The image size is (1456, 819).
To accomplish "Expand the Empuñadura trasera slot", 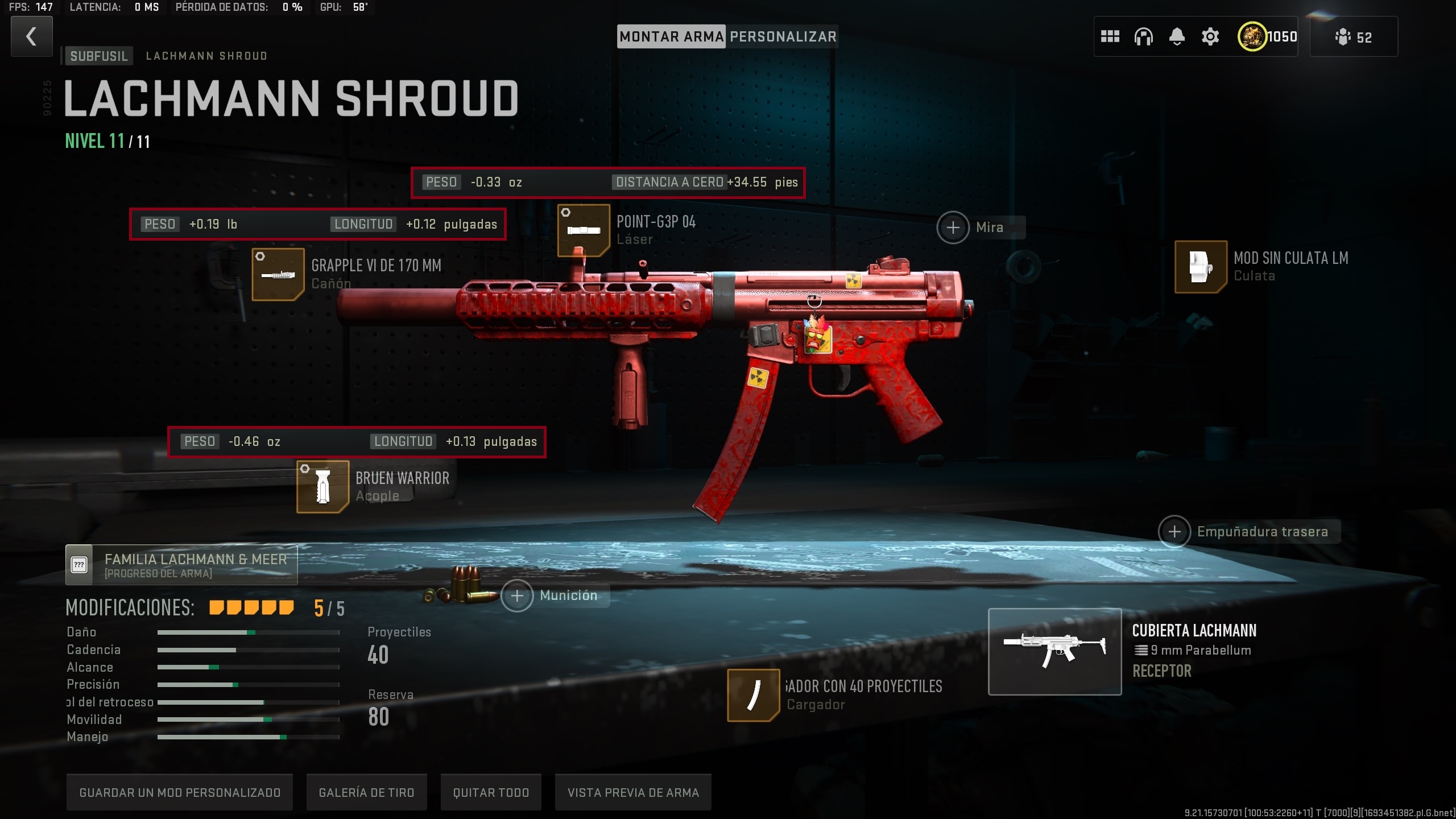I will tap(1176, 531).
